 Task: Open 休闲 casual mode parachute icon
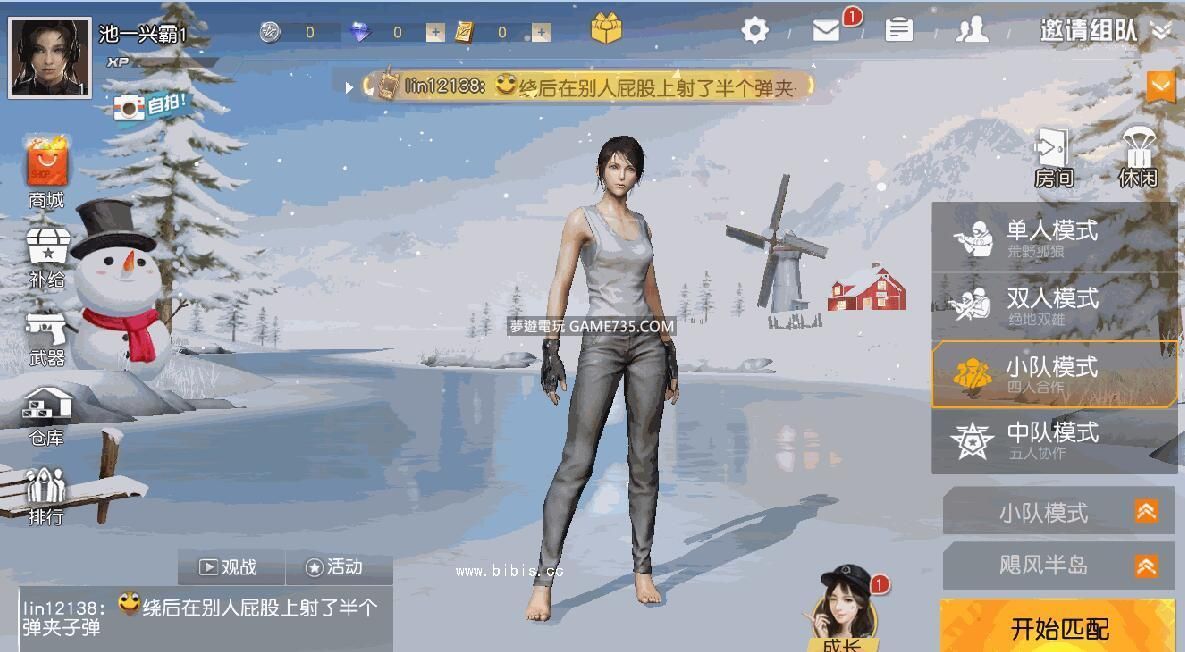(x=1138, y=158)
